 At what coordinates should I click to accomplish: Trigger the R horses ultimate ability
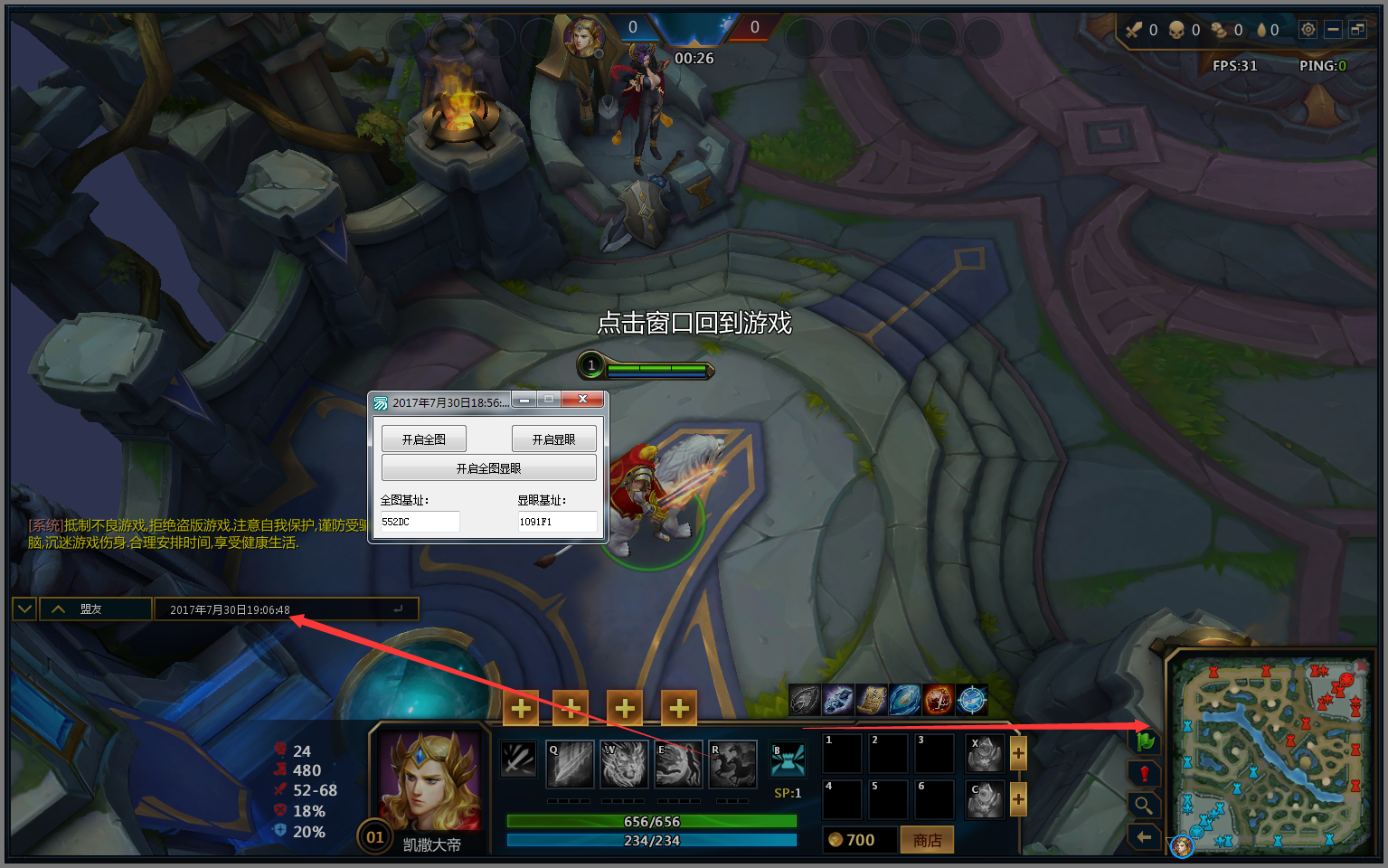coord(732,764)
